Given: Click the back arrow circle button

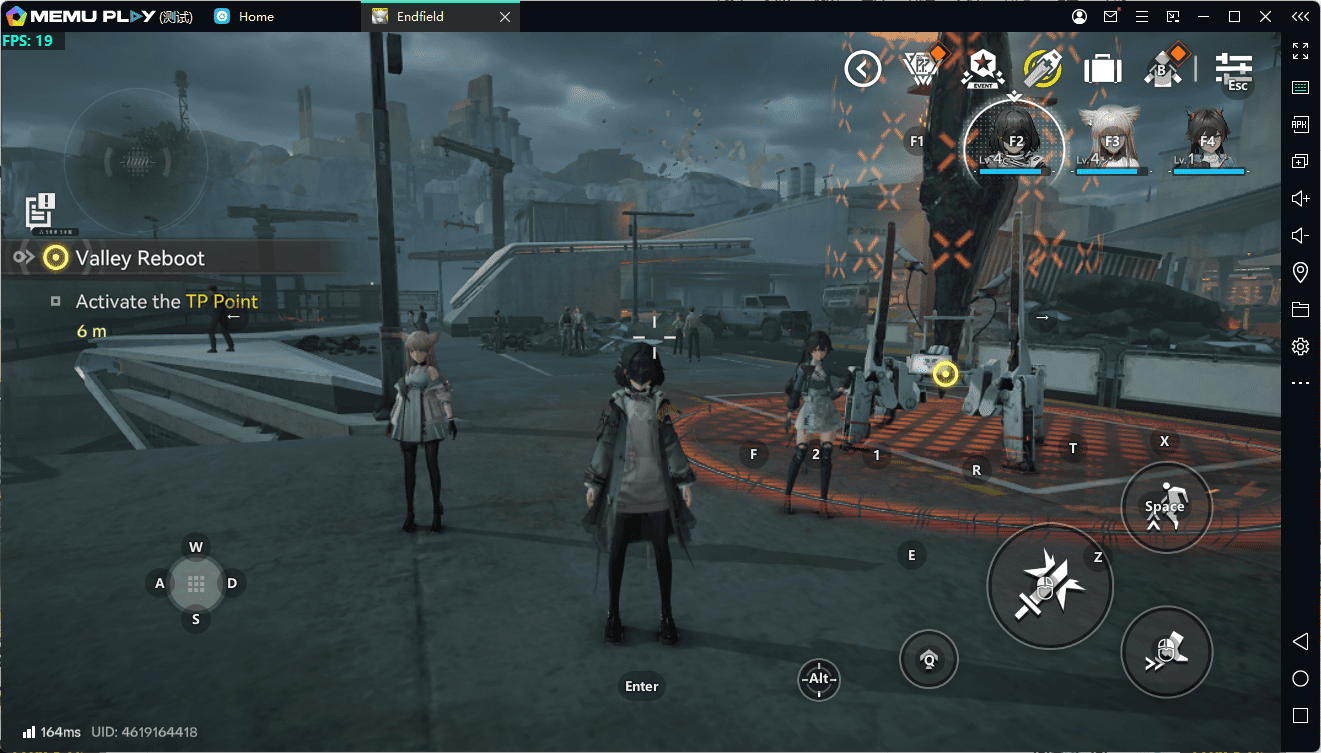Looking at the screenshot, I should pyautogui.click(x=862, y=69).
